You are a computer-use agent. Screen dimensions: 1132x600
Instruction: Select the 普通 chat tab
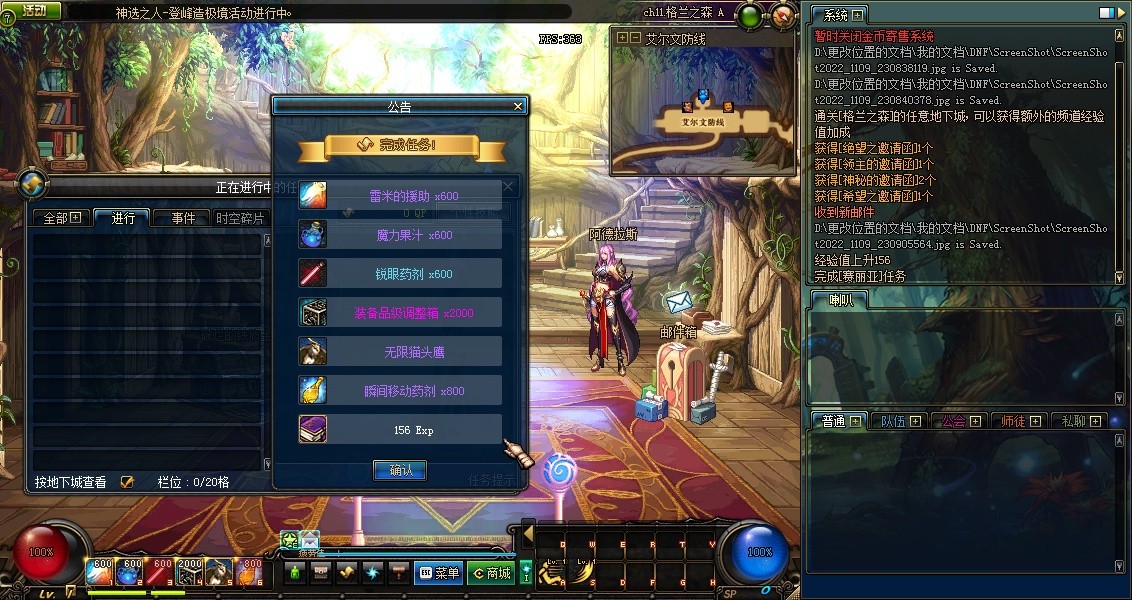(x=838, y=421)
